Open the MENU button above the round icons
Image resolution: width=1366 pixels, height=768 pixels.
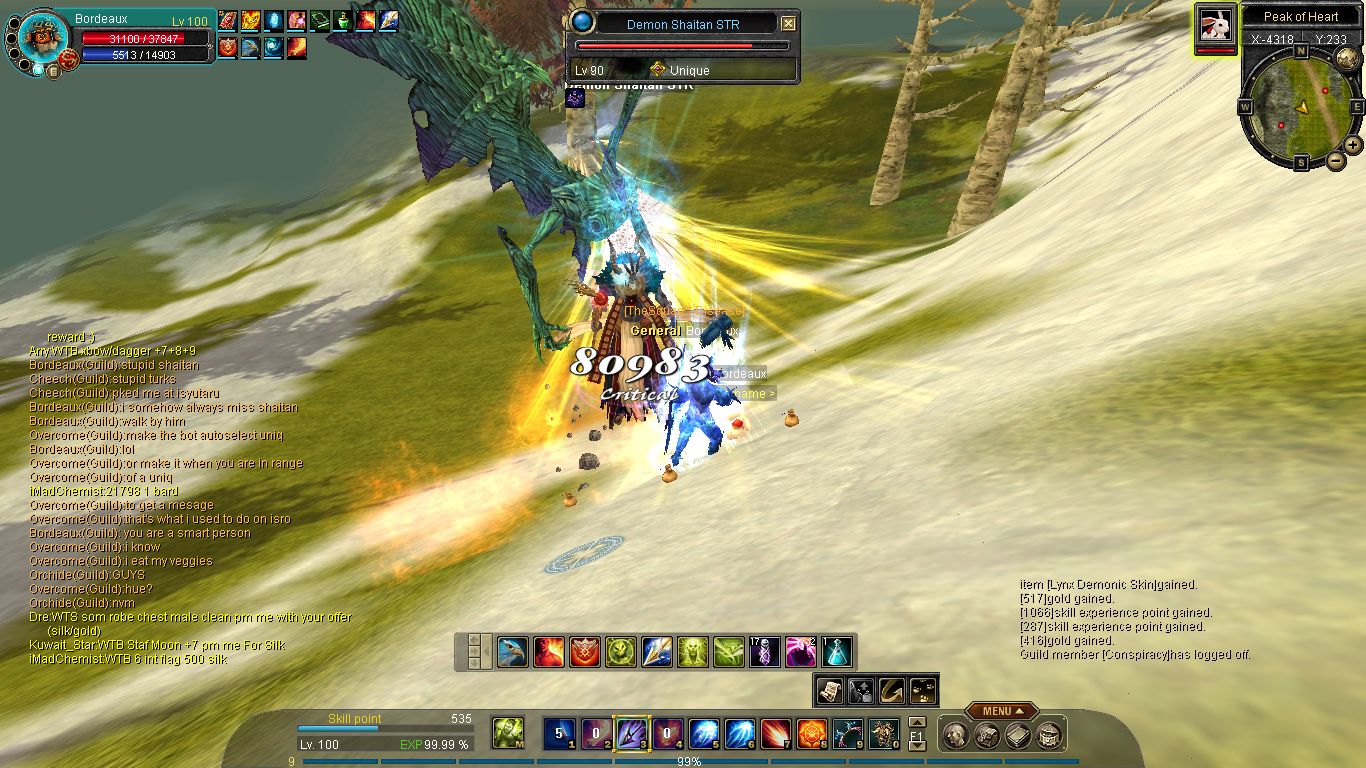[996, 712]
